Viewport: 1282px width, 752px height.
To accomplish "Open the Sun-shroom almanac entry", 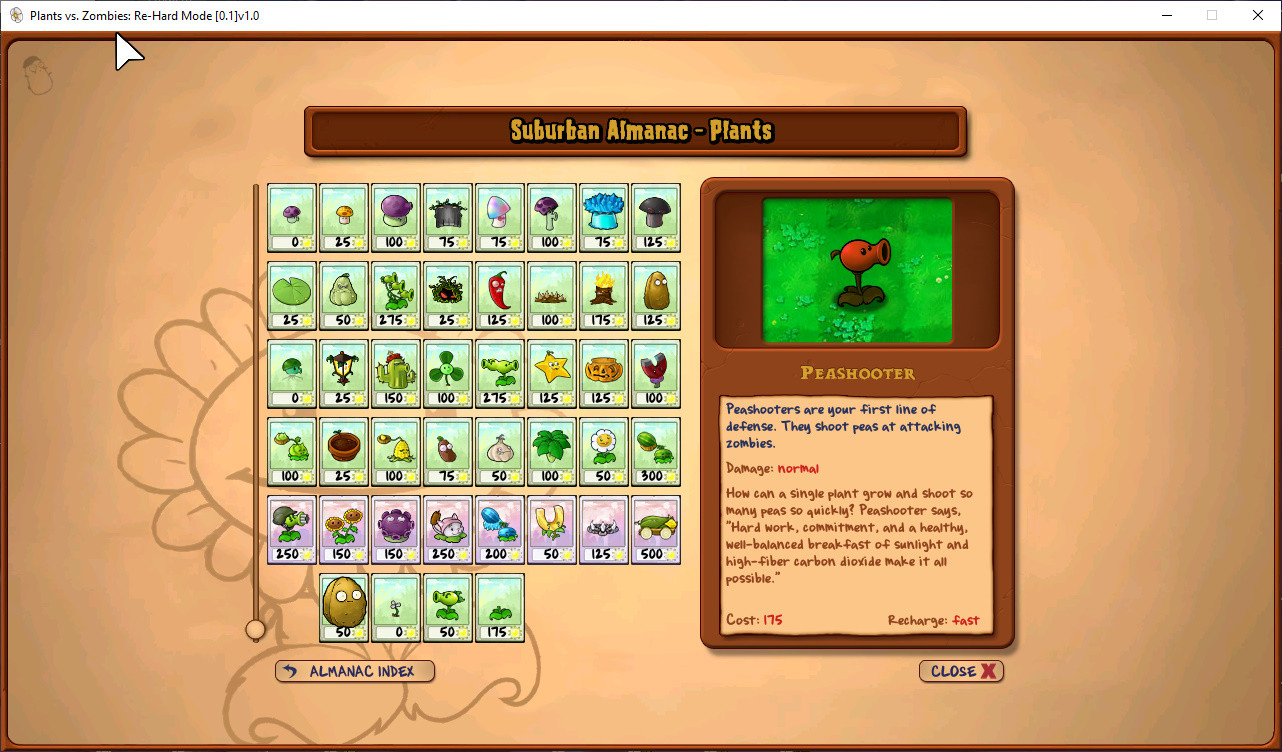I will point(344,218).
